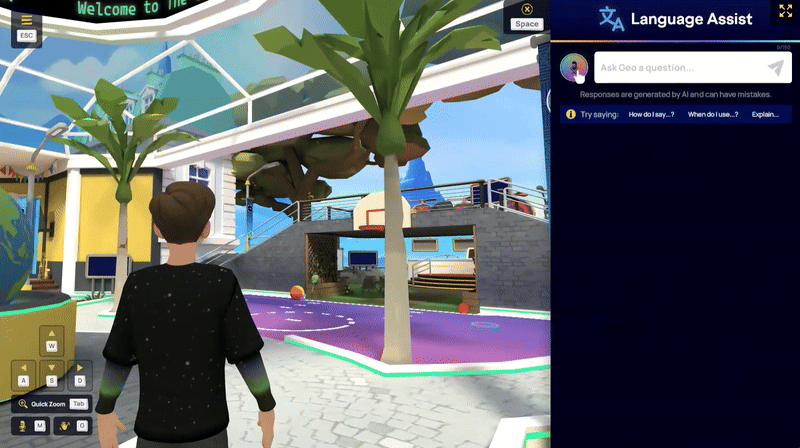The width and height of the screenshot is (800, 448).
Task: Choose the "How do I say...?" suggestion
Action: 651,114
